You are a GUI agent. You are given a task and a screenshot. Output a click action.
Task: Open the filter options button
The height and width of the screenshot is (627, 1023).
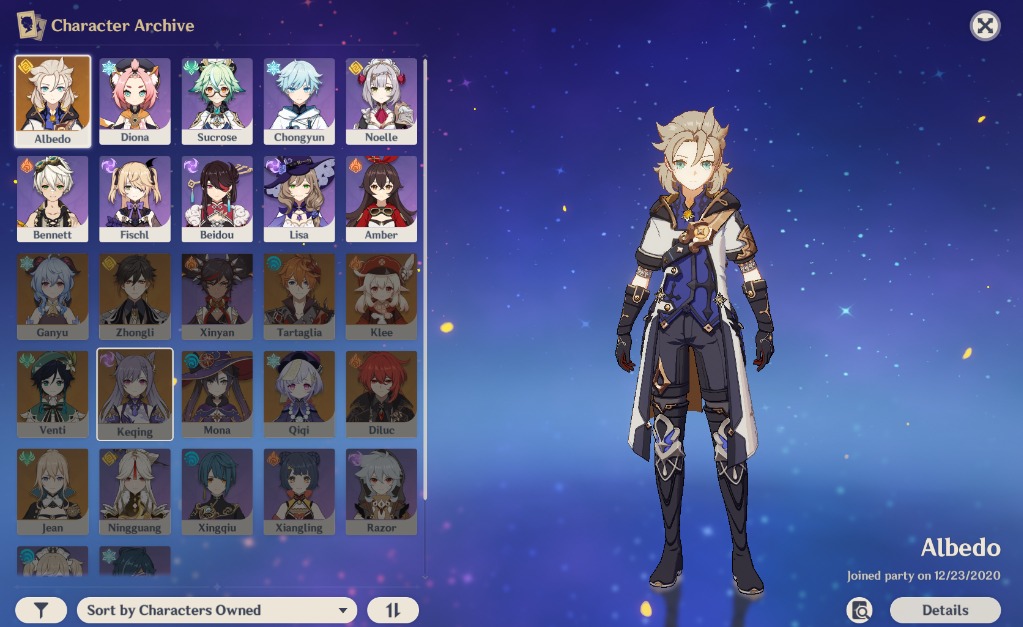(41, 610)
